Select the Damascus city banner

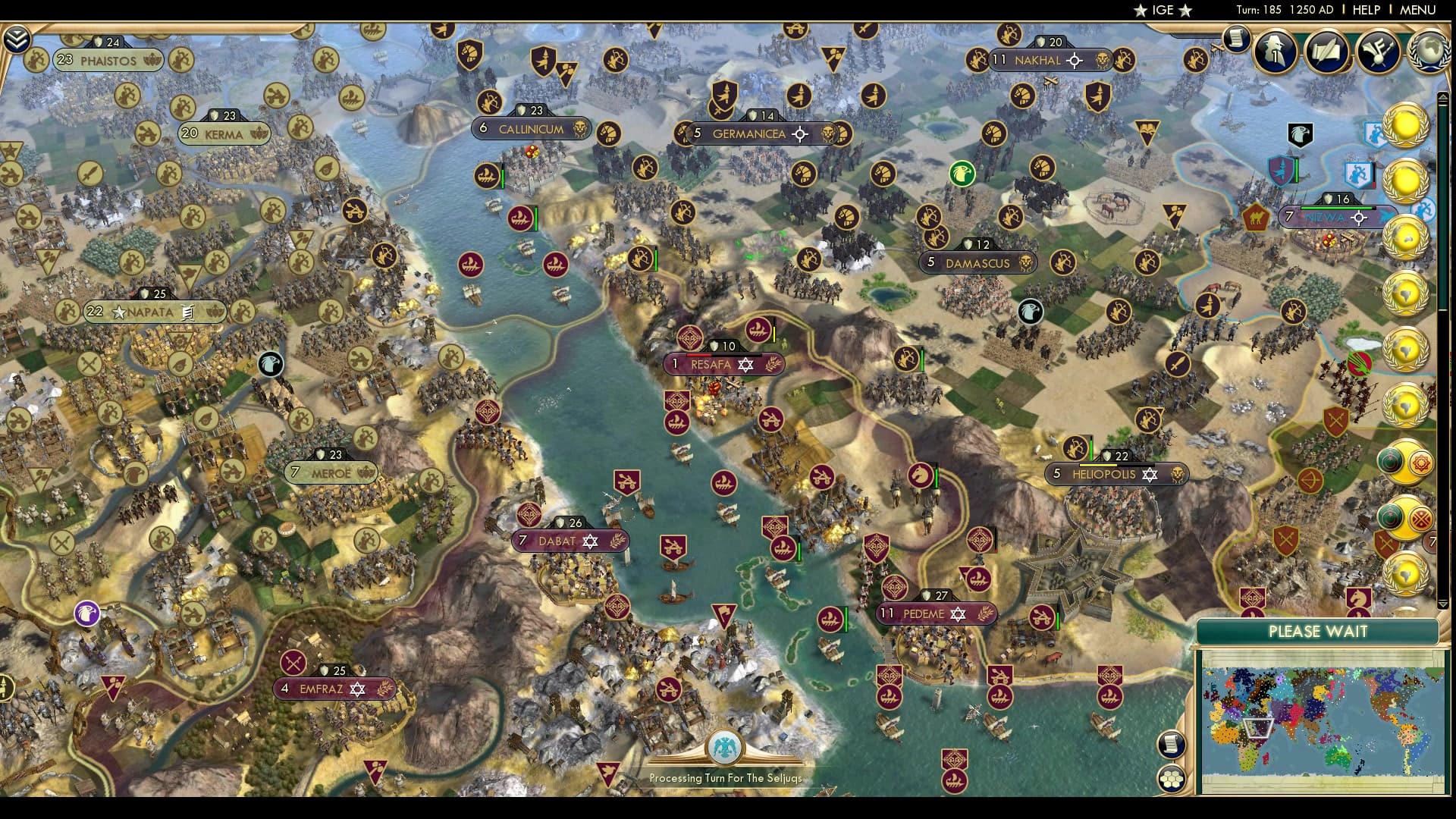pos(978,263)
